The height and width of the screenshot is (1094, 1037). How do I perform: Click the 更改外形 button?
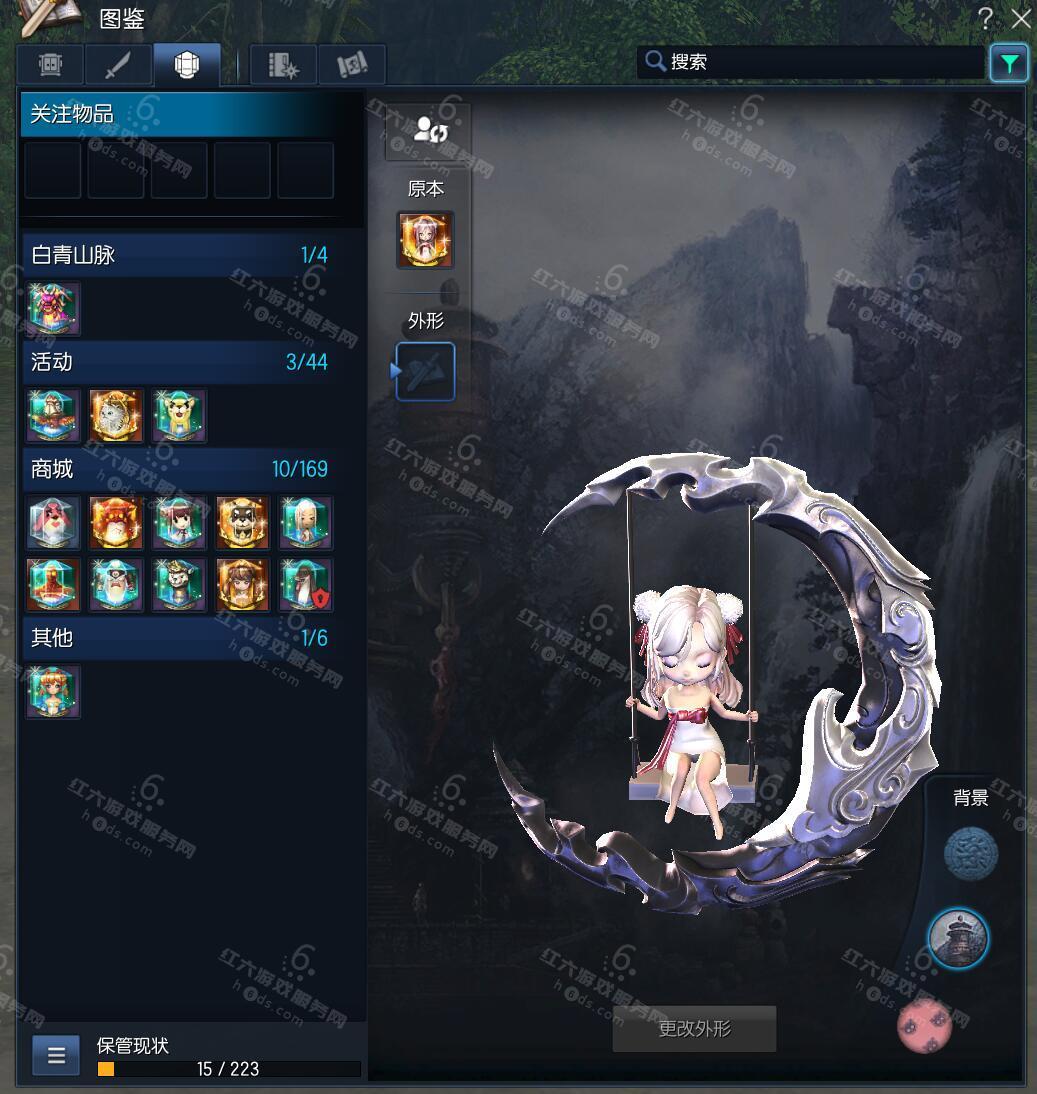click(694, 1029)
